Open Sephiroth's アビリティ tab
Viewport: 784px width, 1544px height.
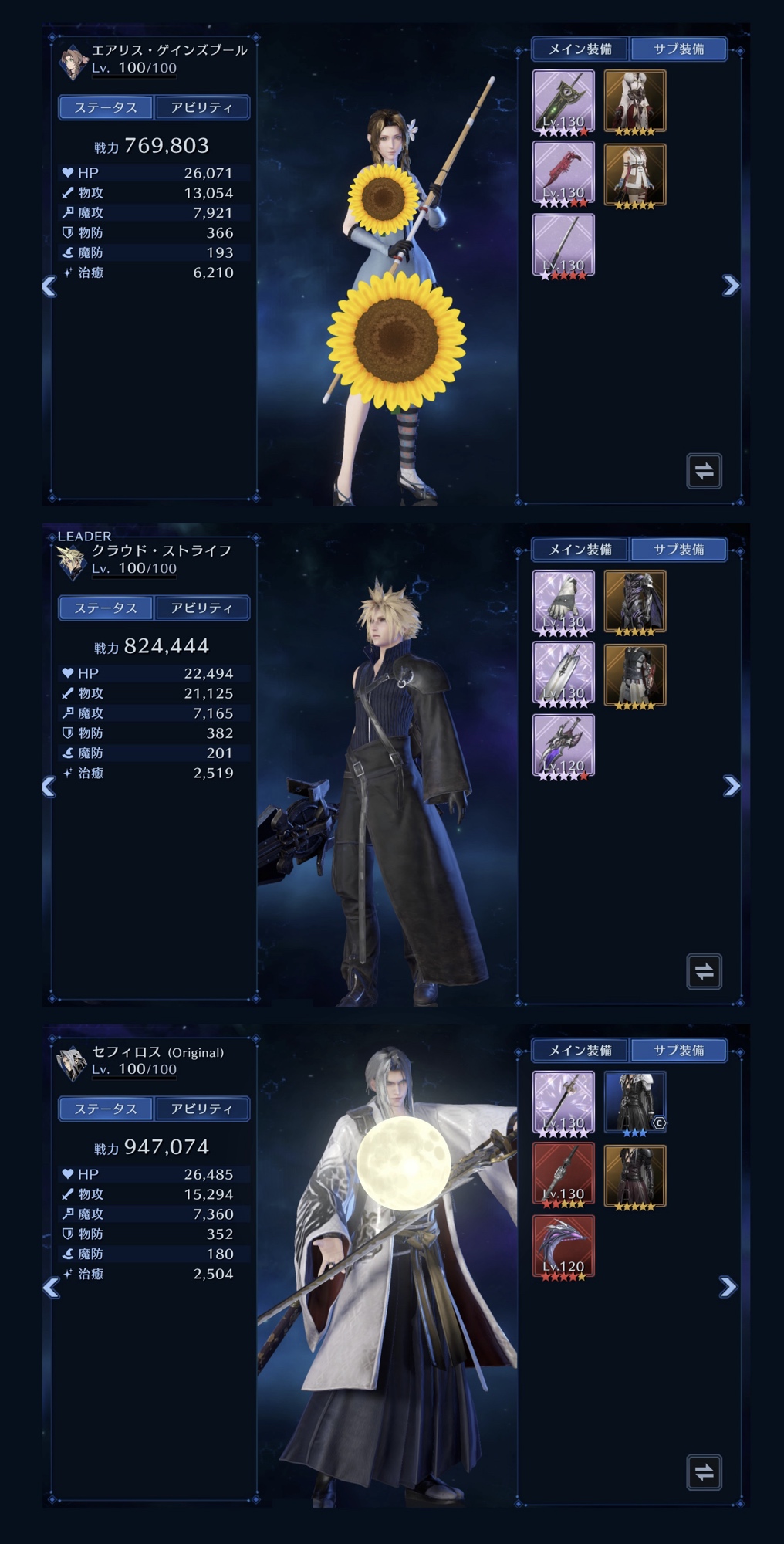click(201, 1109)
